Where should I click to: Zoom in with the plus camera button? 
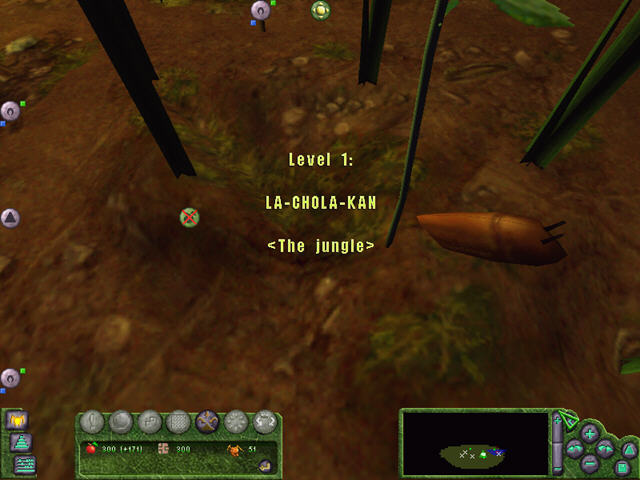coord(589,433)
